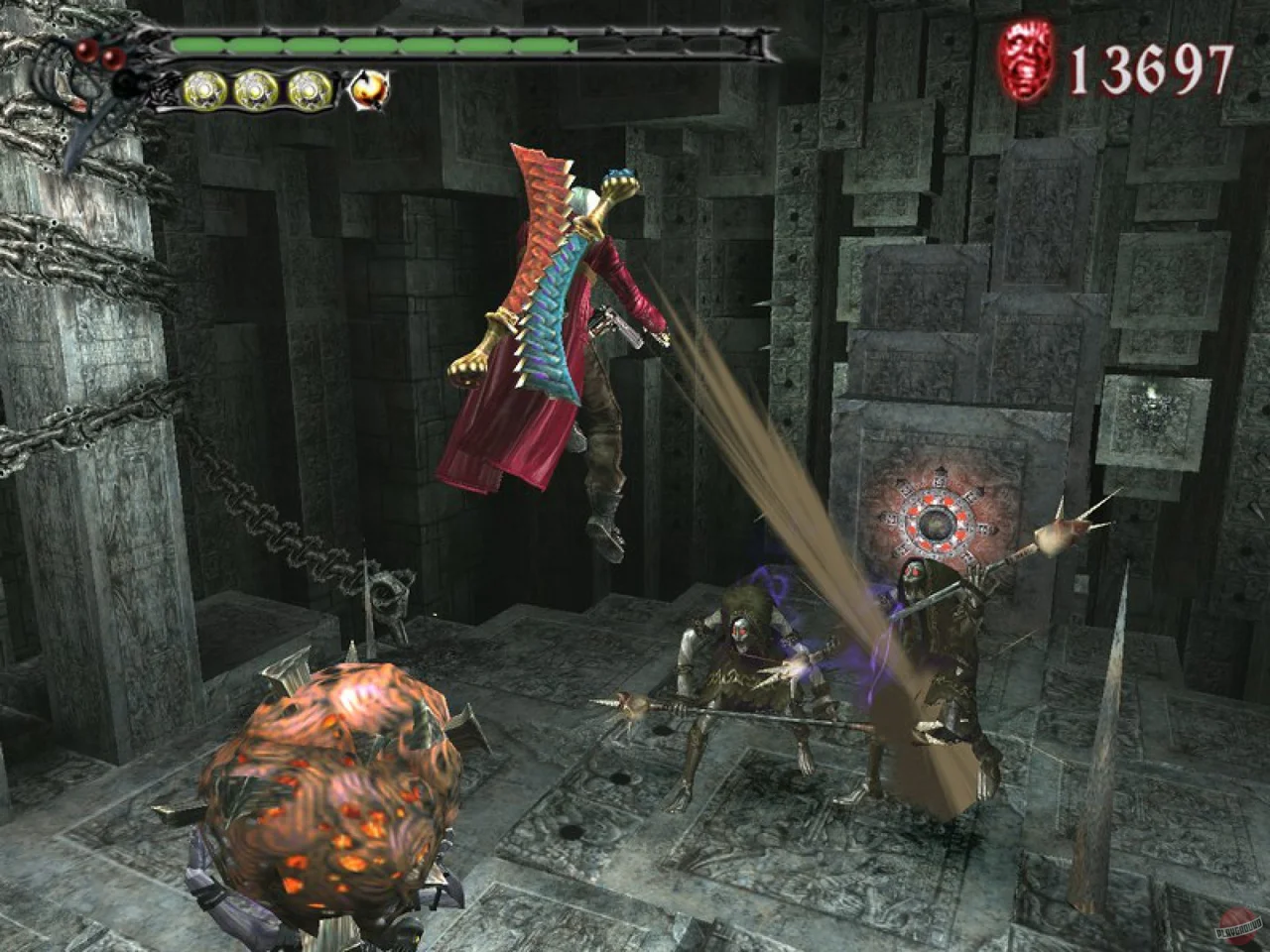
Task: Click the fallen spear on the ground
Action: (695, 714)
